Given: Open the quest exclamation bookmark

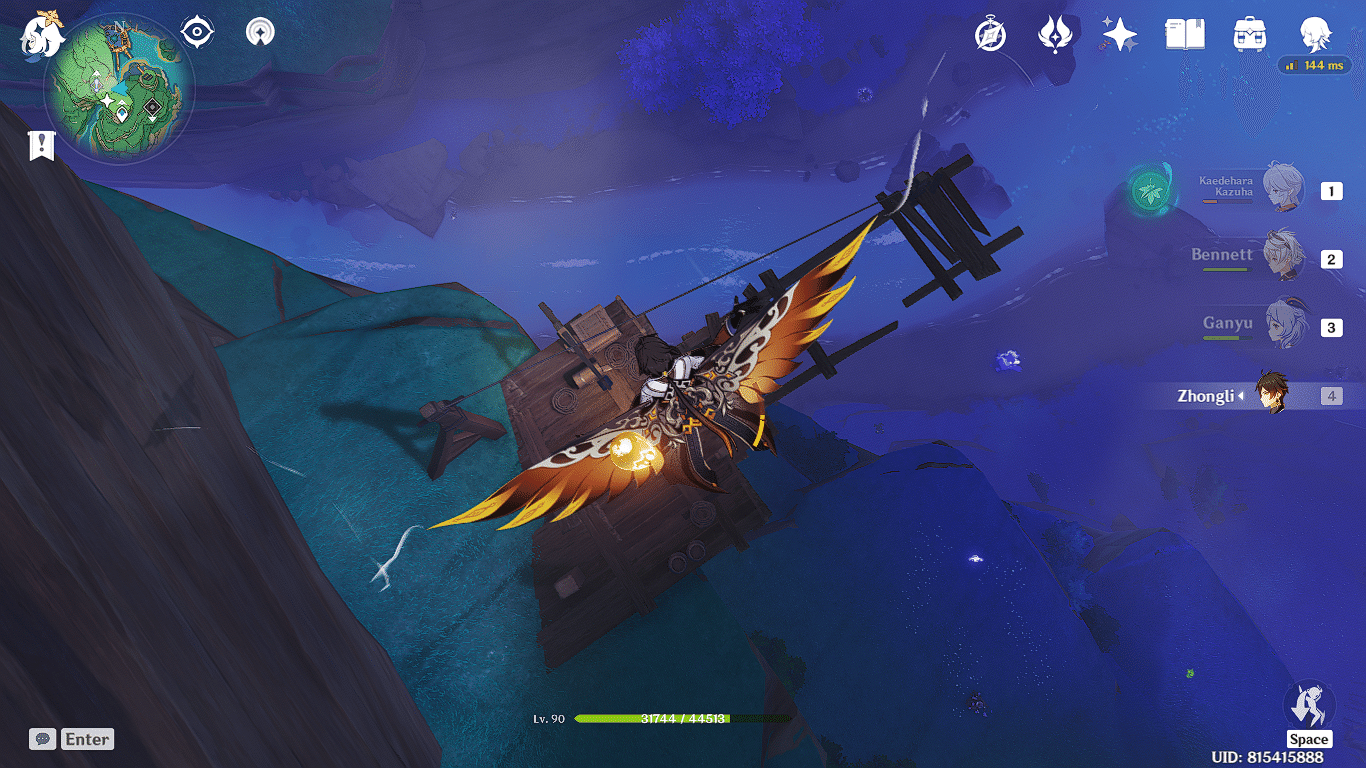Looking at the screenshot, I should point(41,146).
